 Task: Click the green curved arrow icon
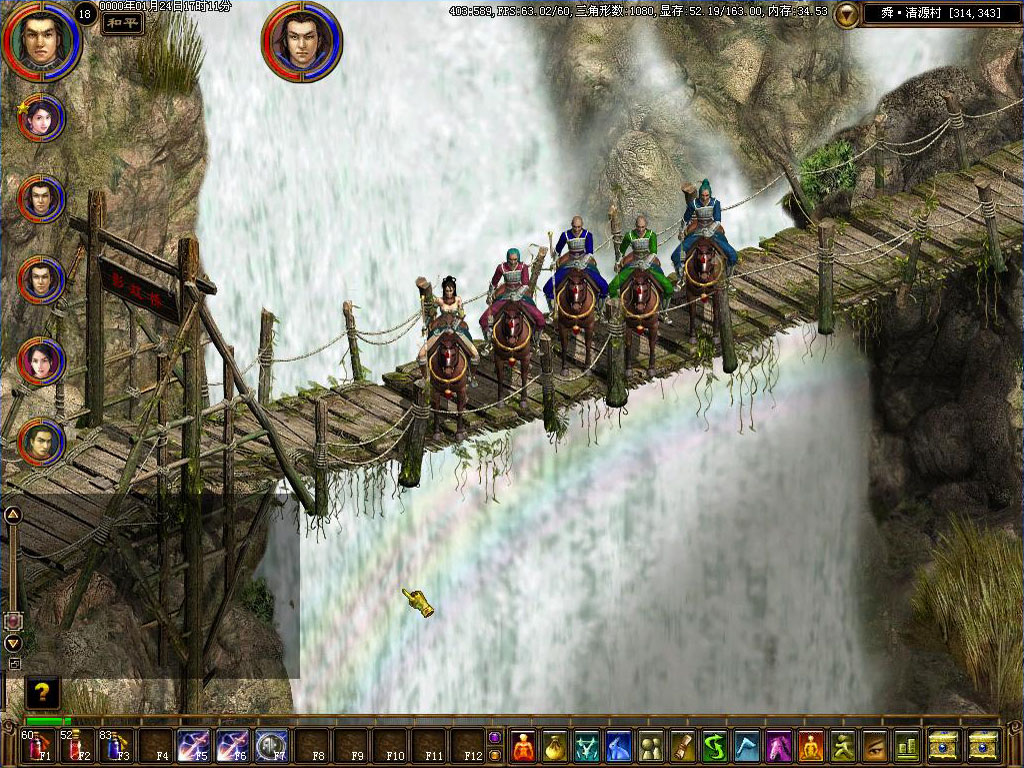click(x=716, y=746)
